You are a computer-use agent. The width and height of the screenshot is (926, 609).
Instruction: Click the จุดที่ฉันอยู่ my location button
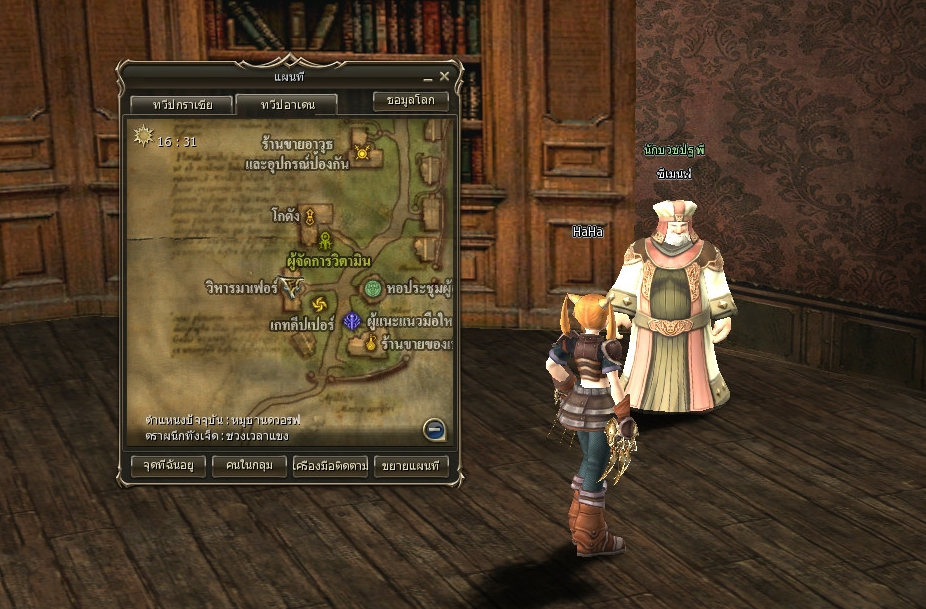pyautogui.click(x=167, y=465)
